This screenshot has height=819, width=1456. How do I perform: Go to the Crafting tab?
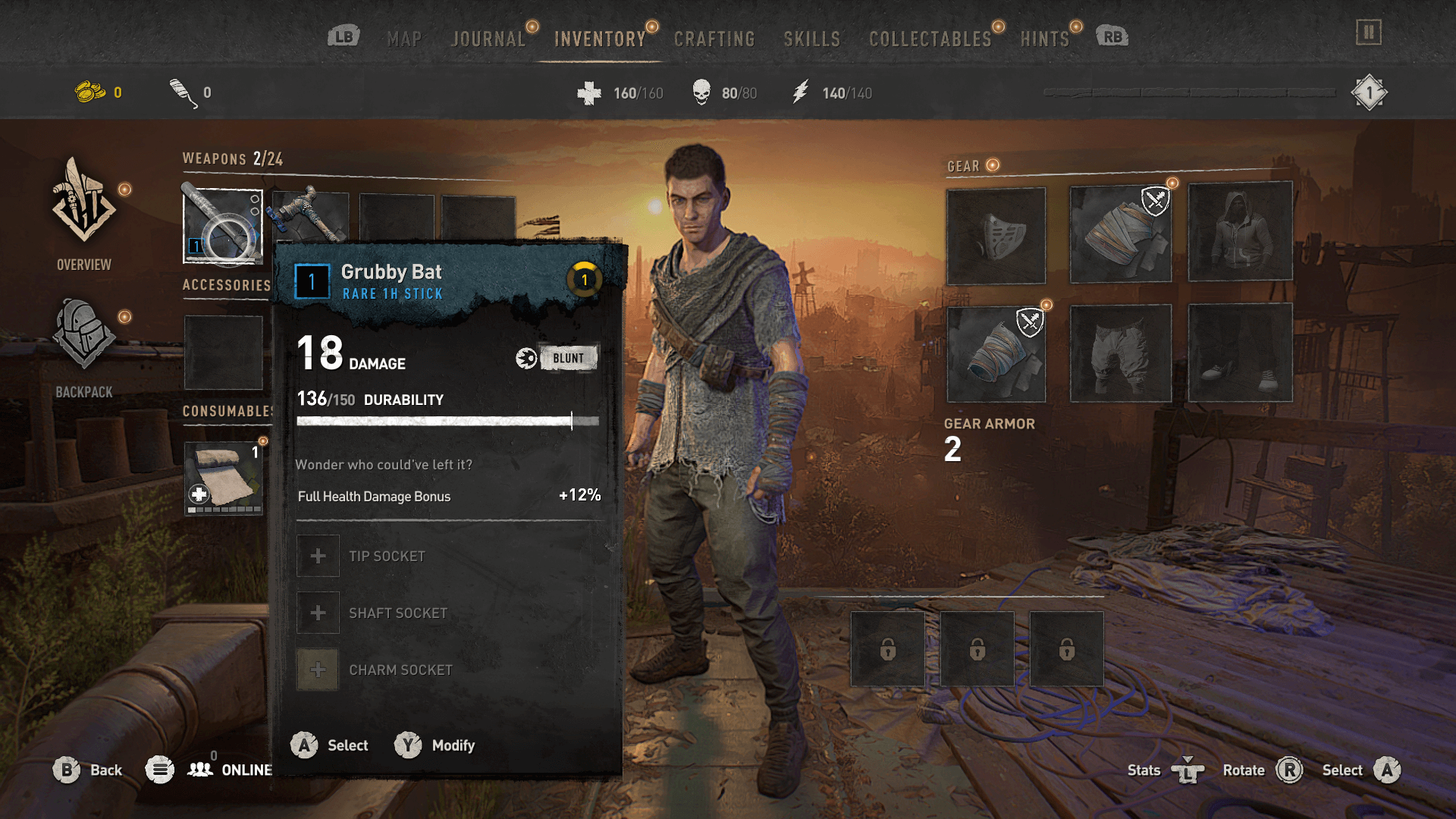point(714,39)
